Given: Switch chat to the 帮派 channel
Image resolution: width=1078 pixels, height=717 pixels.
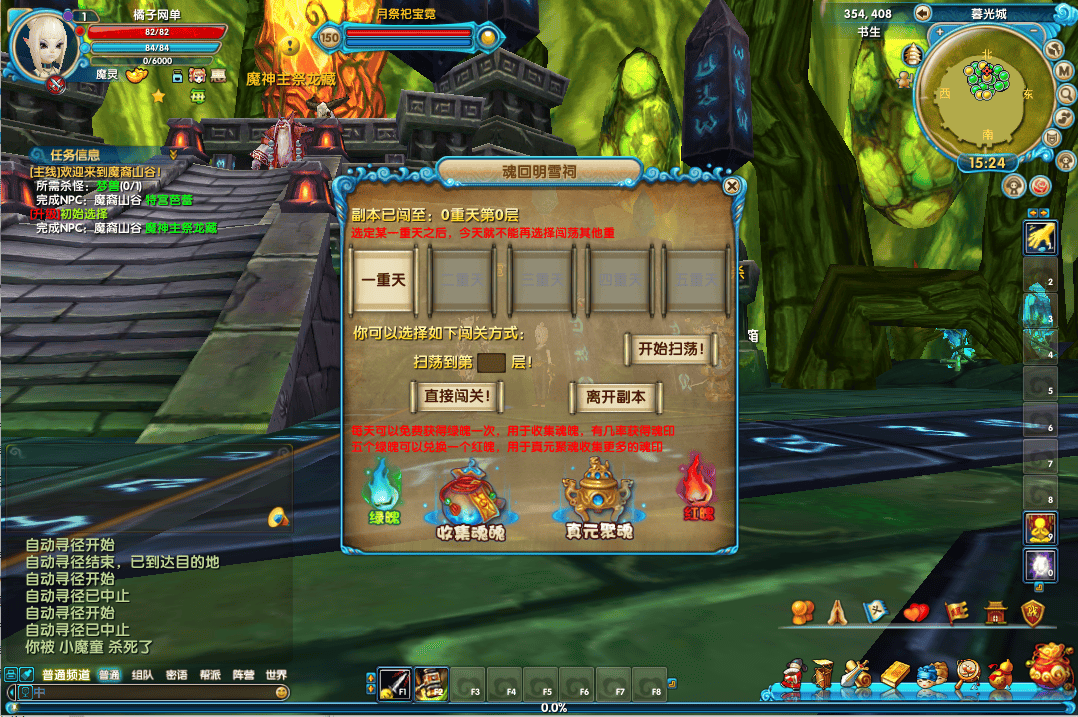Looking at the screenshot, I should pyautogui.click(x=210, y=675).
